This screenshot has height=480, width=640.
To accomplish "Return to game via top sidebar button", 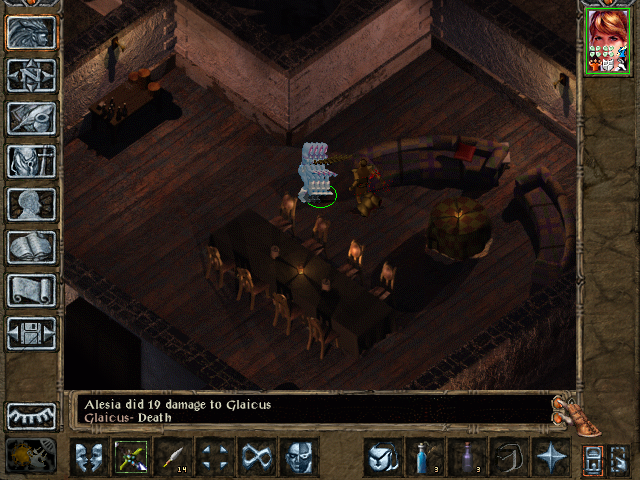I will pos(32,32).
